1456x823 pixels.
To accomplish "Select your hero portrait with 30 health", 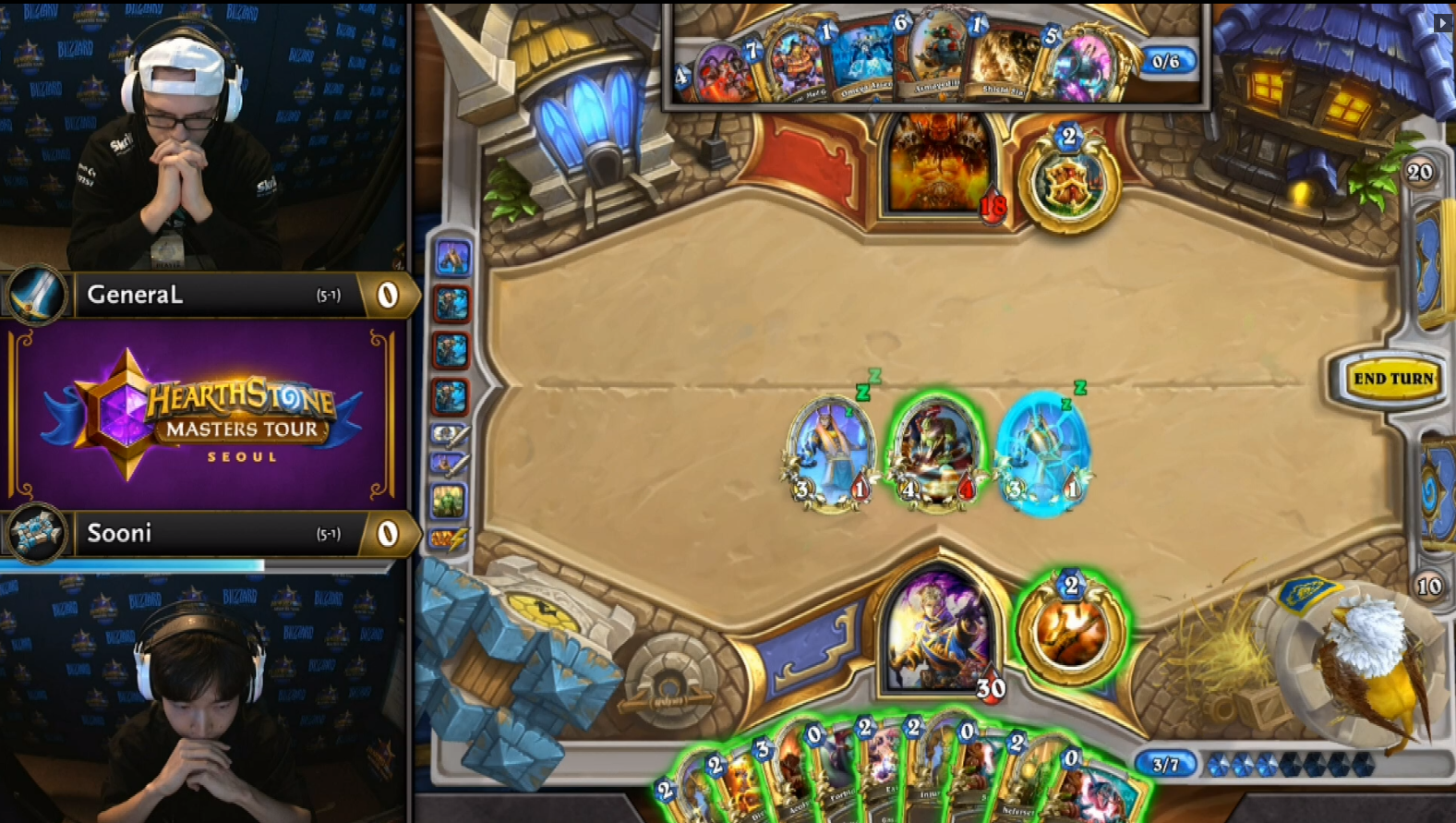I will click(938, 633).
